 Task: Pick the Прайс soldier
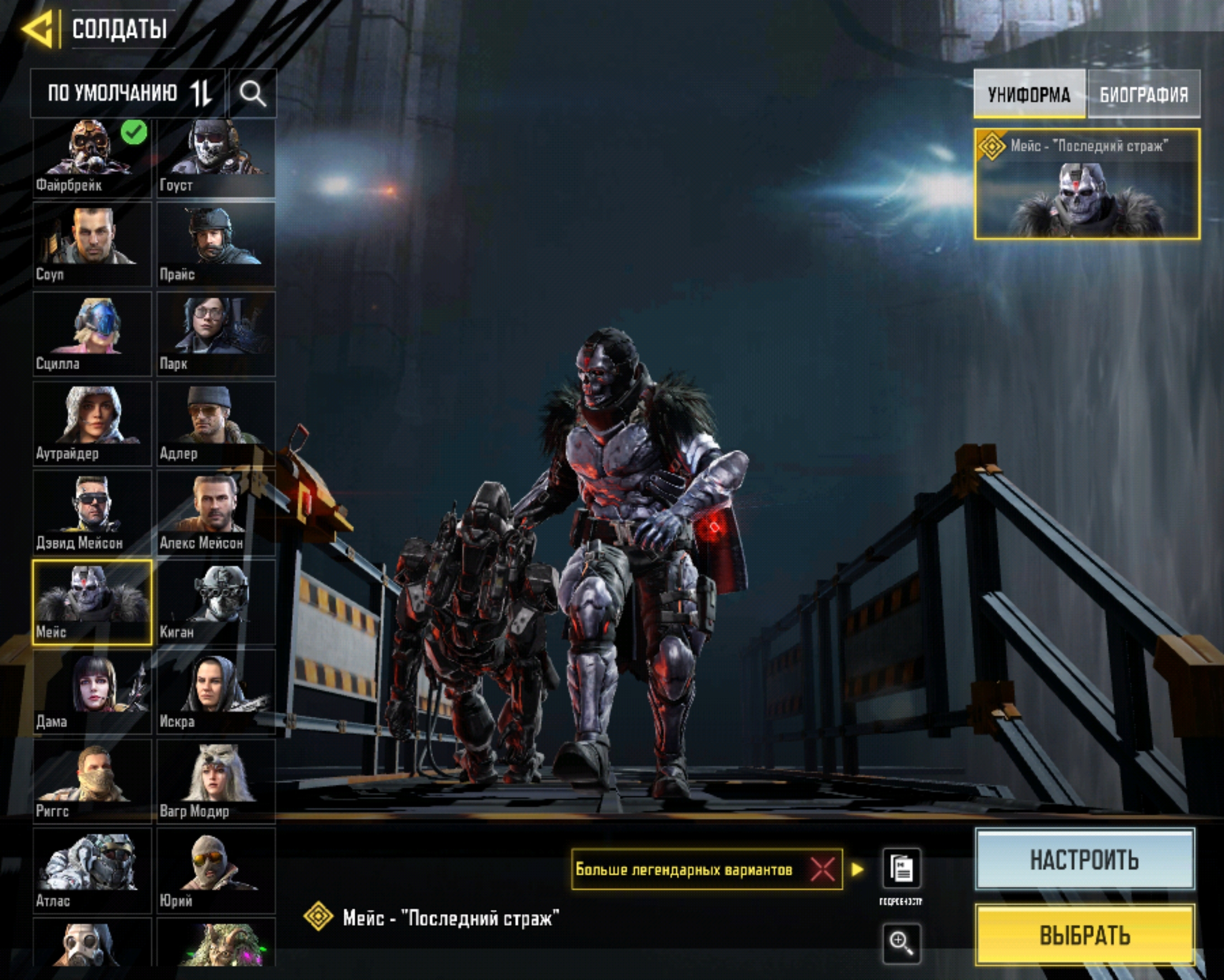point(216,244)
